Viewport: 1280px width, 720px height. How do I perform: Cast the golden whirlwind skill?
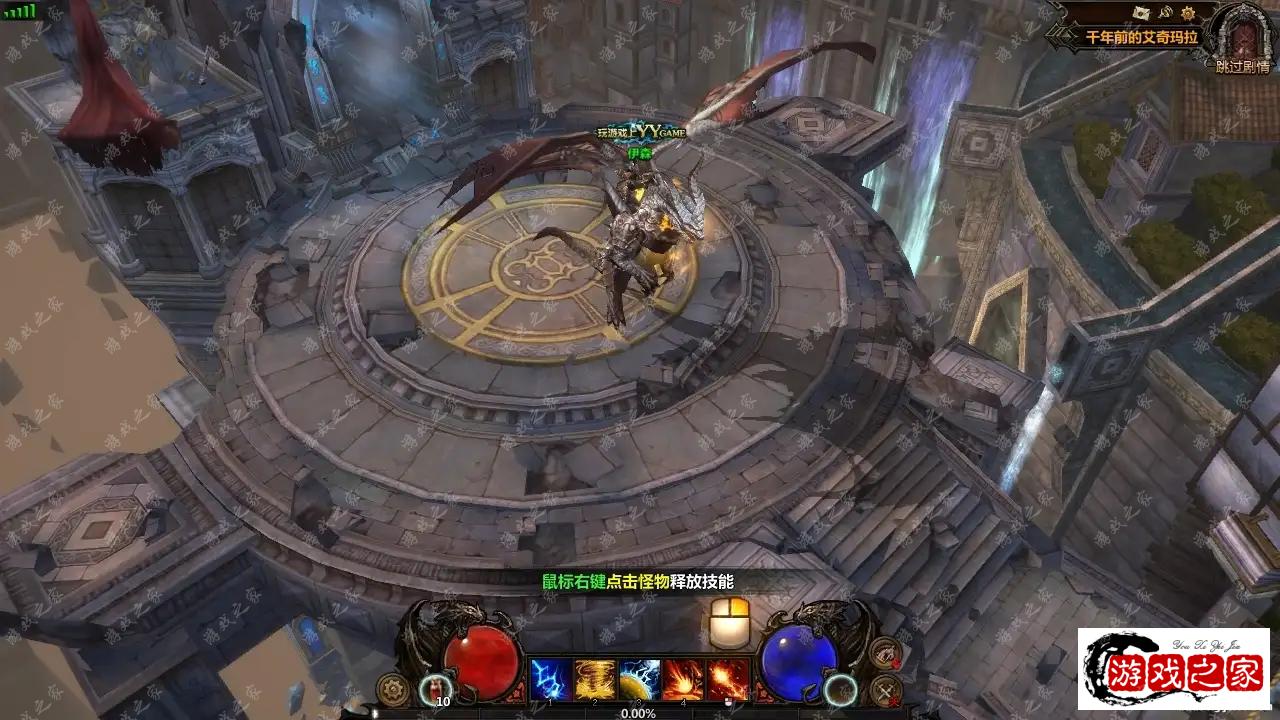coord(595,680)
